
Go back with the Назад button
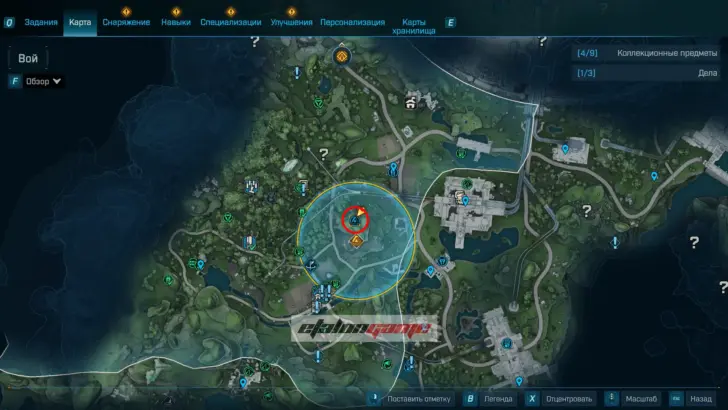point(699,398)
